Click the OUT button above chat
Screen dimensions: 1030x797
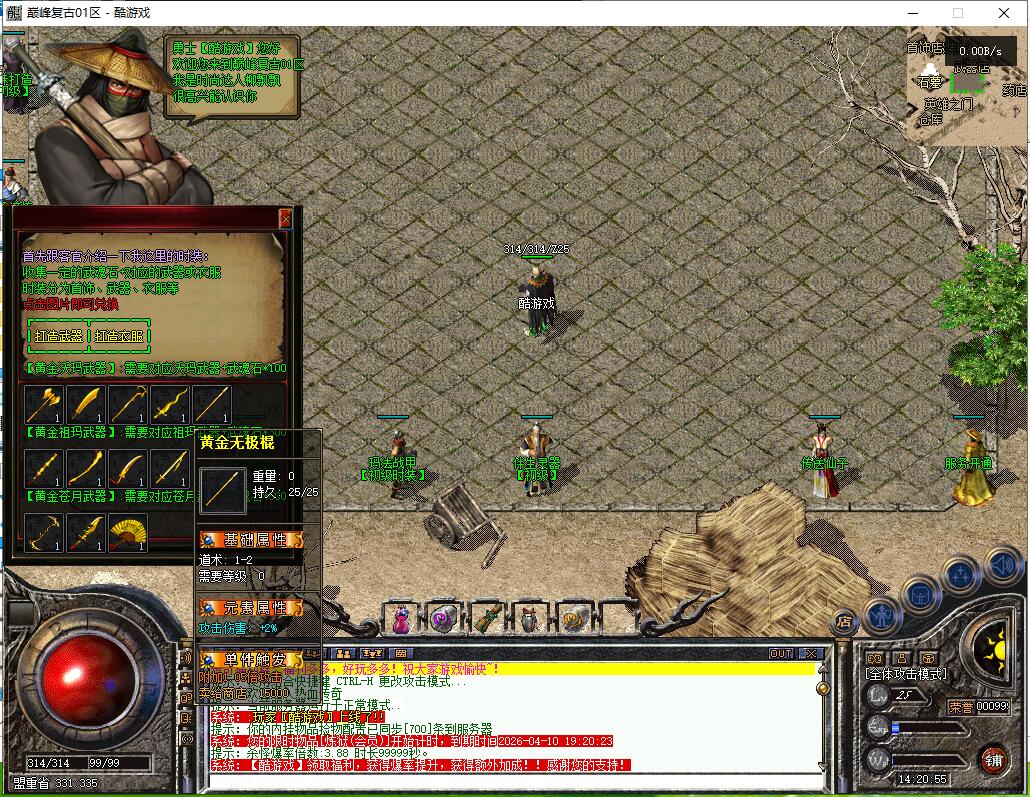[x=781, y=653]
